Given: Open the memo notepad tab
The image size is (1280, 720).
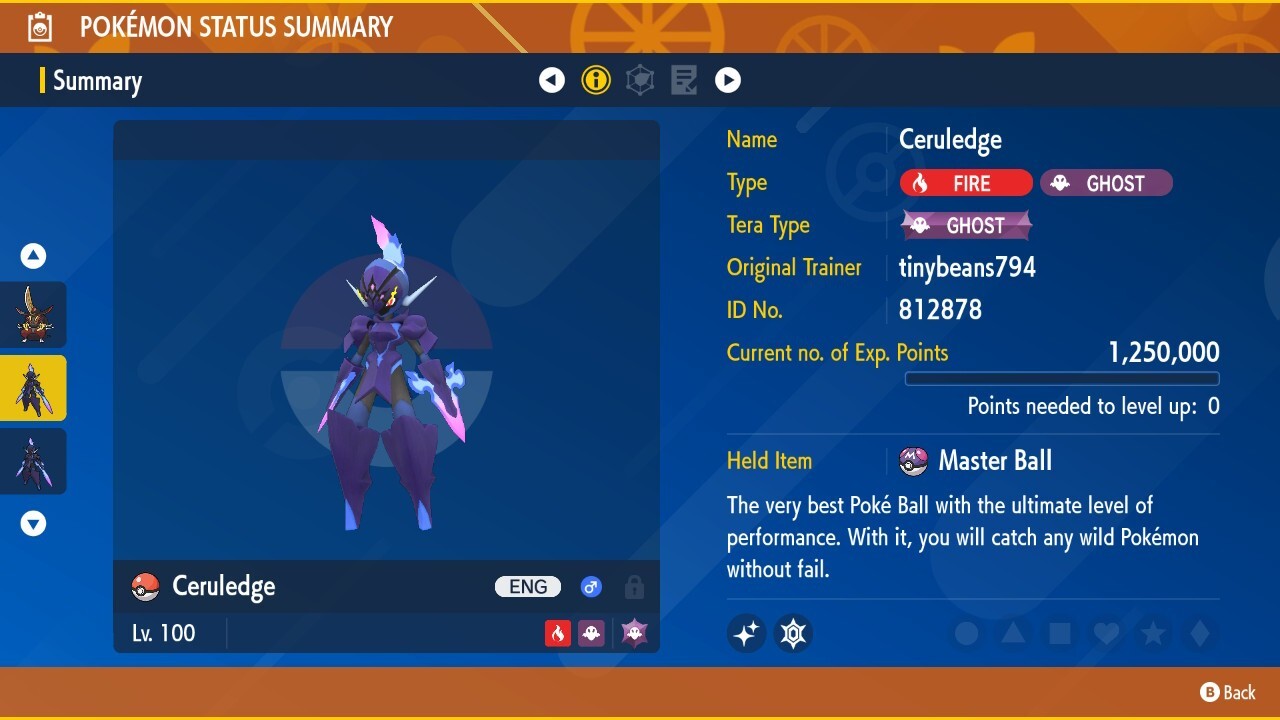Looking at the screenshot, I should (684, 81).
